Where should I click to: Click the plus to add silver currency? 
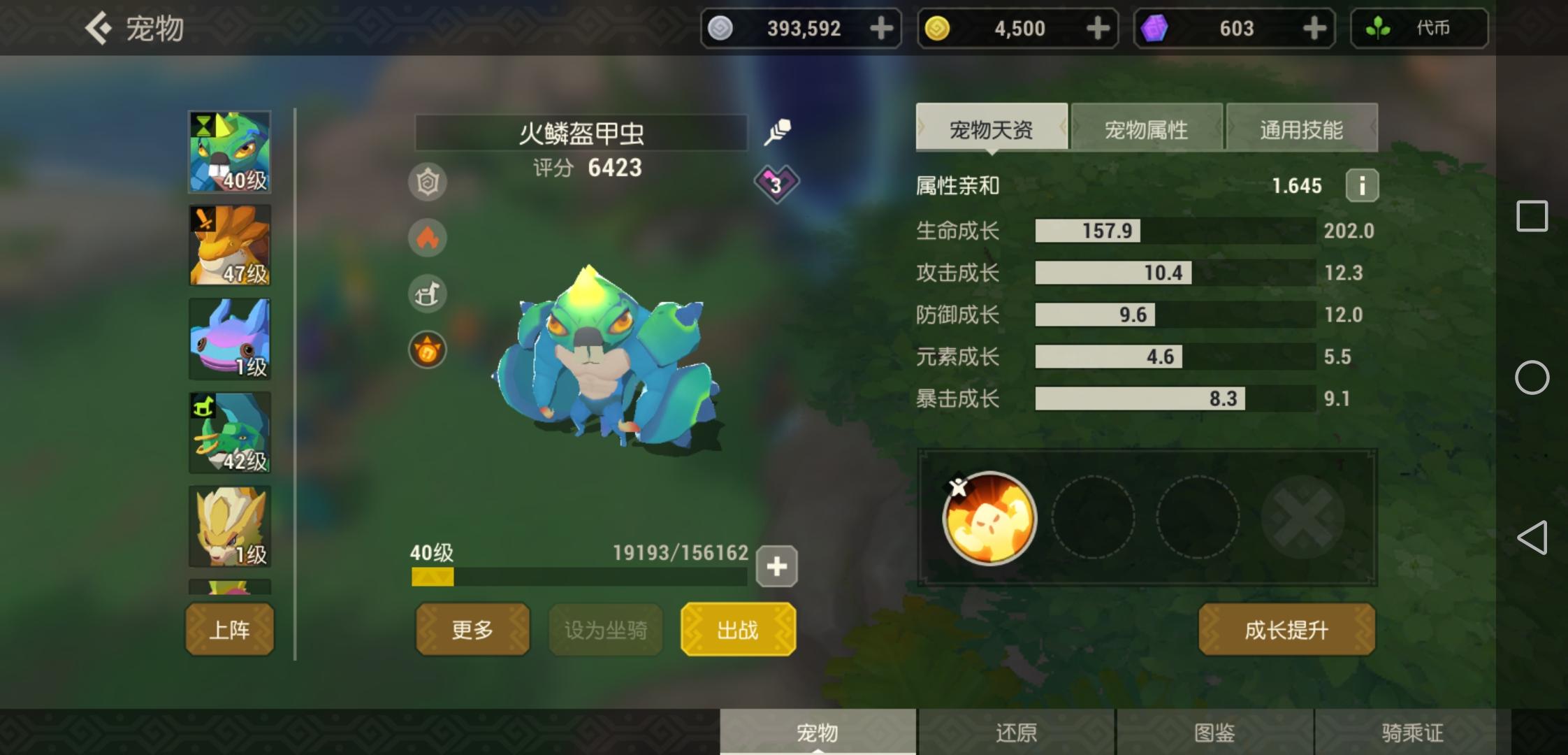point(881,28)
